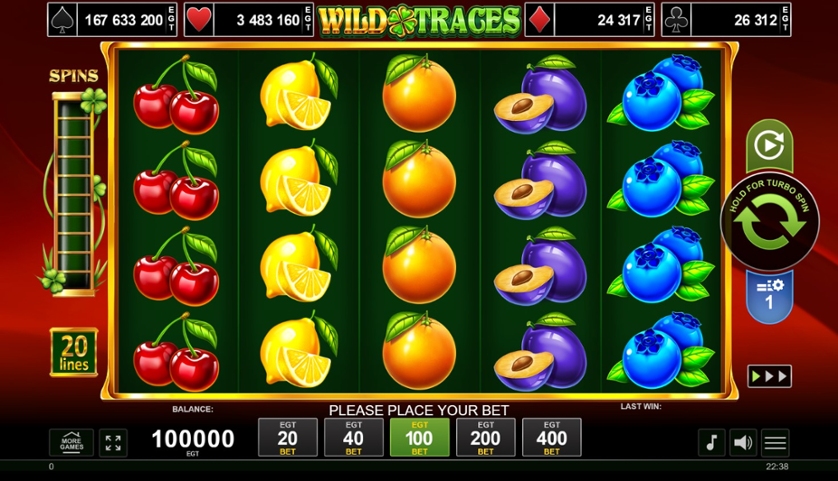Choose the 40 bet button
The width and height of the screenshot is (838, 481).
[x=353, y=438]
